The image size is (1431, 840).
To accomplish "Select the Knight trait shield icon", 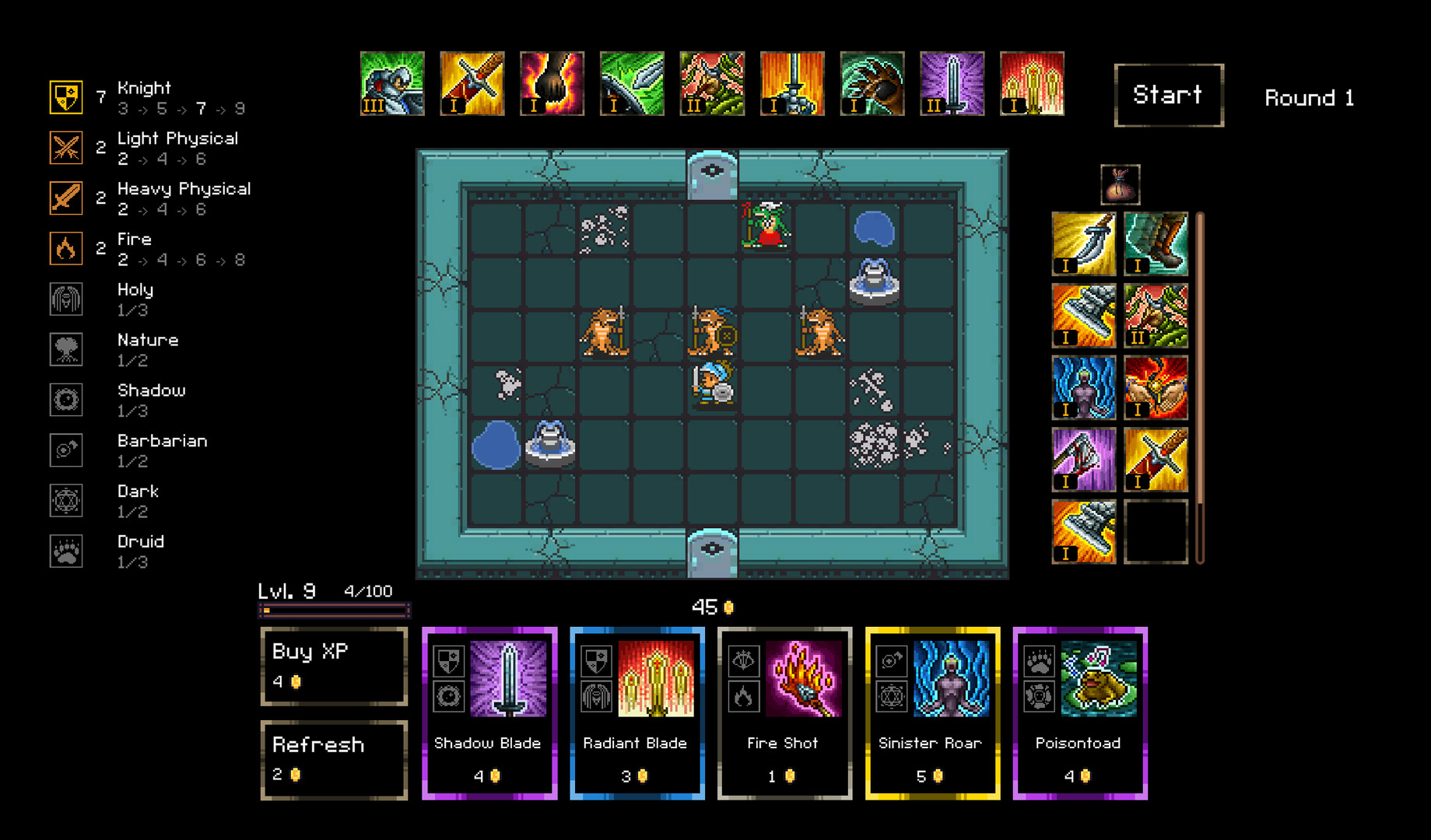I will point(66,97).
